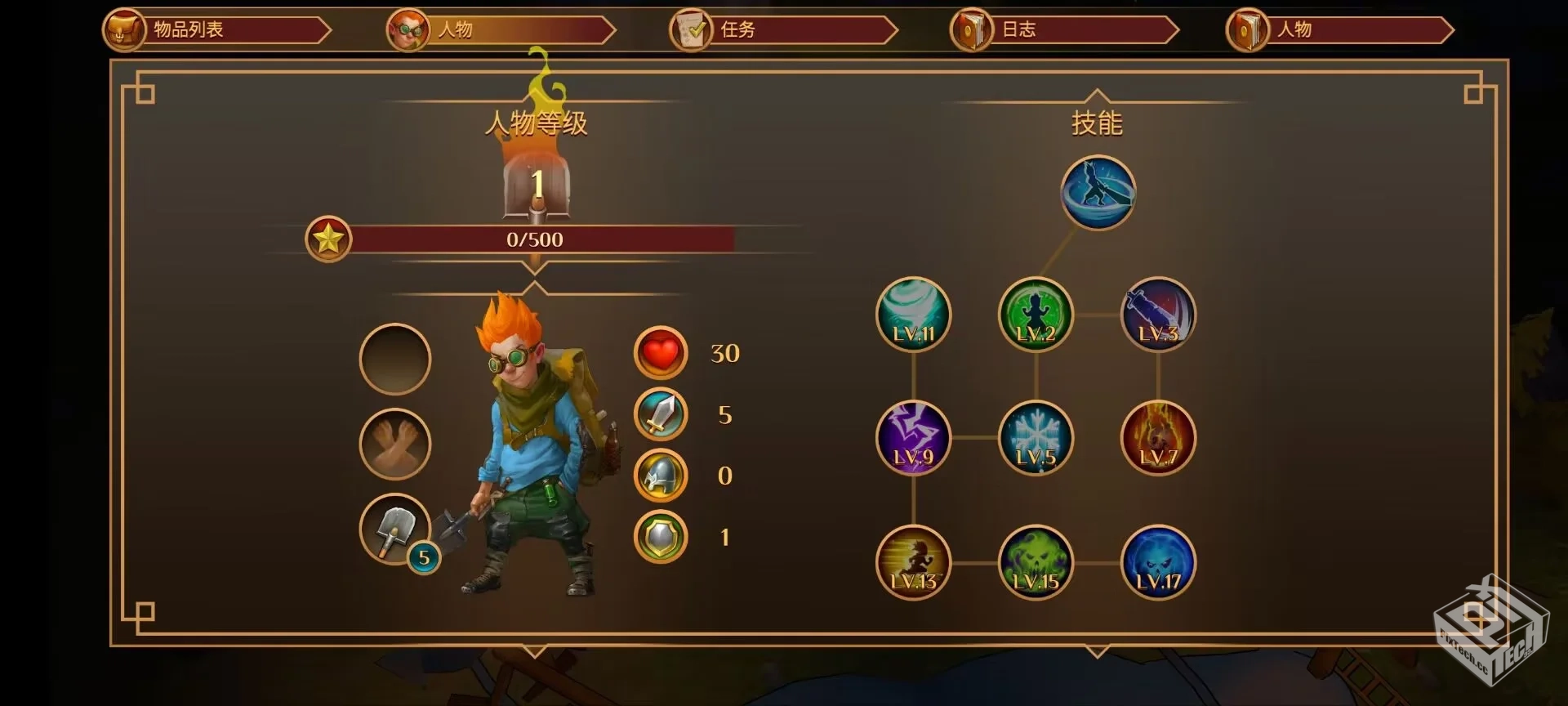Select the LV.3 sword slash skill
Screen dimensions: 1568x706
(1158, 315)
